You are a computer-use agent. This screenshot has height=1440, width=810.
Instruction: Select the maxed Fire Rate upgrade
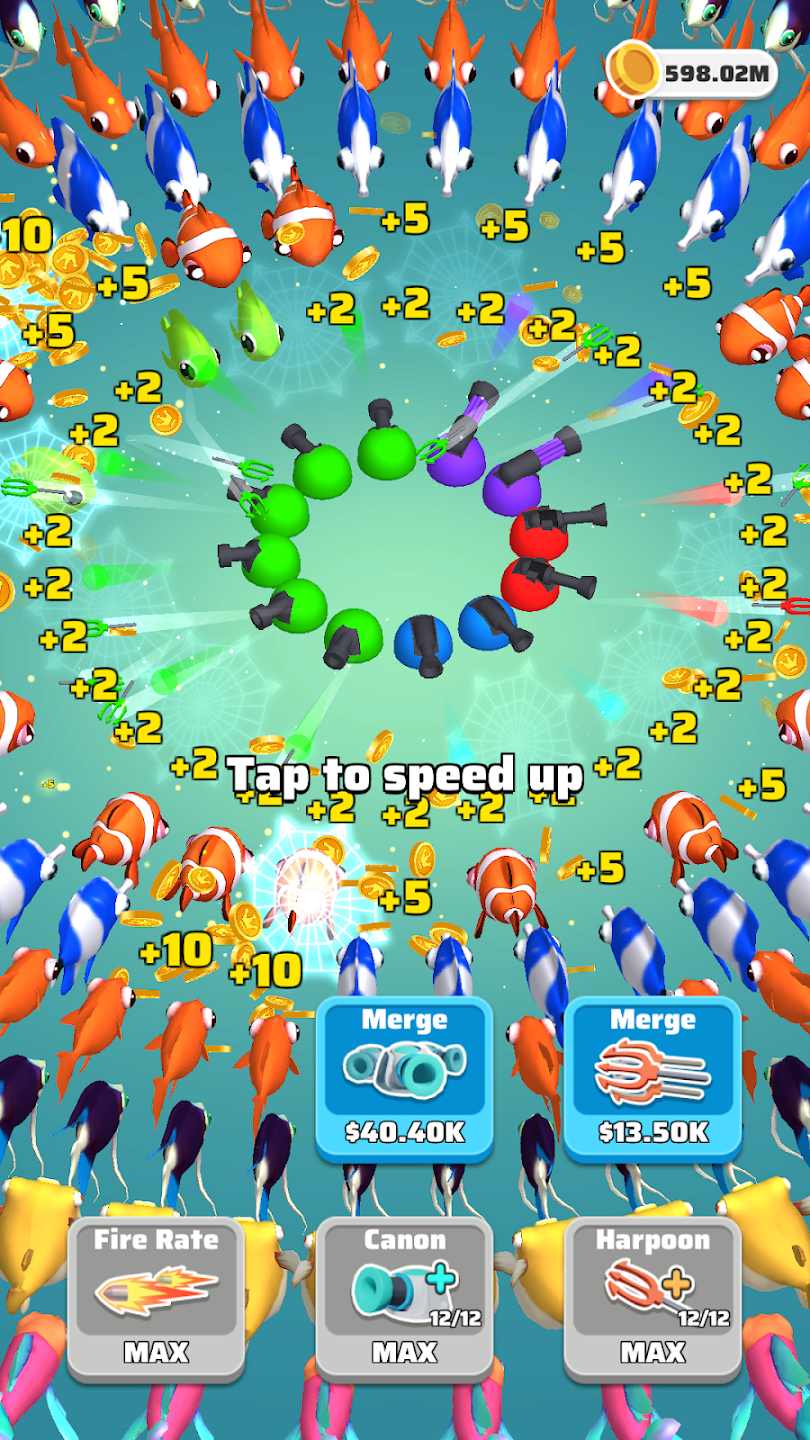(156, 1297)
